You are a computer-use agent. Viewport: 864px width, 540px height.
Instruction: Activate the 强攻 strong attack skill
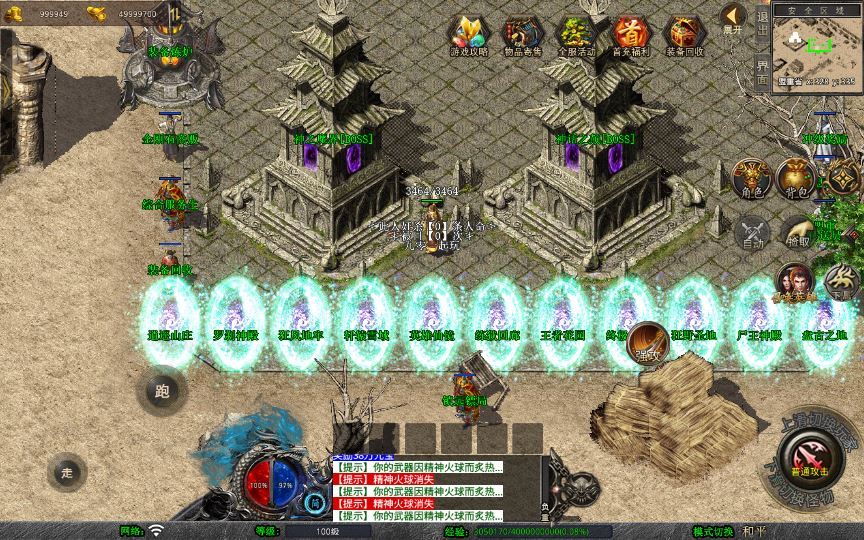[646, 343]
